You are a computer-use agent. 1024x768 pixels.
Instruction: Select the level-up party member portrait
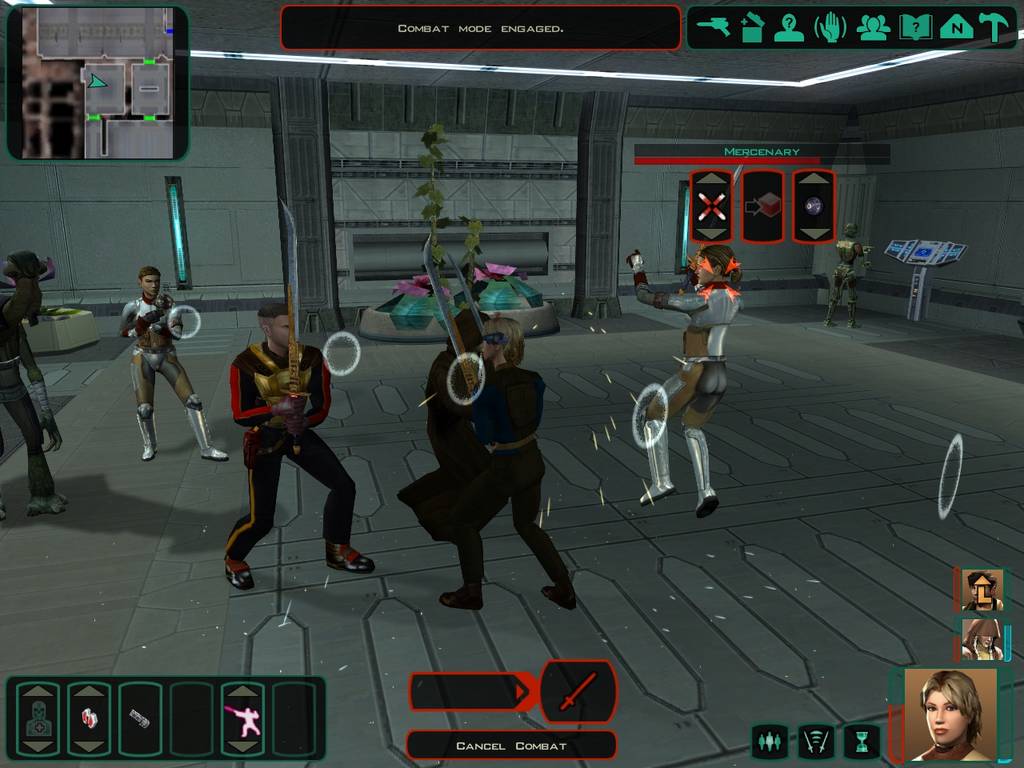point(981,591)
